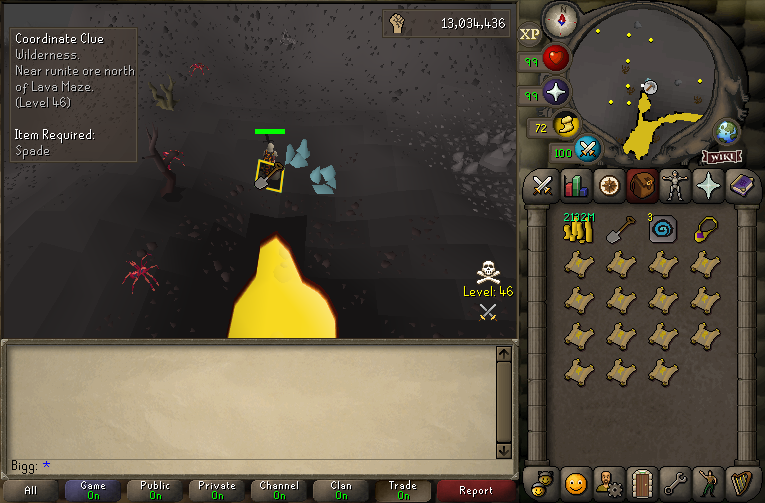Open the Logout door tab
This screenshot has height=503, width=765.
click(x=641, y=481)
